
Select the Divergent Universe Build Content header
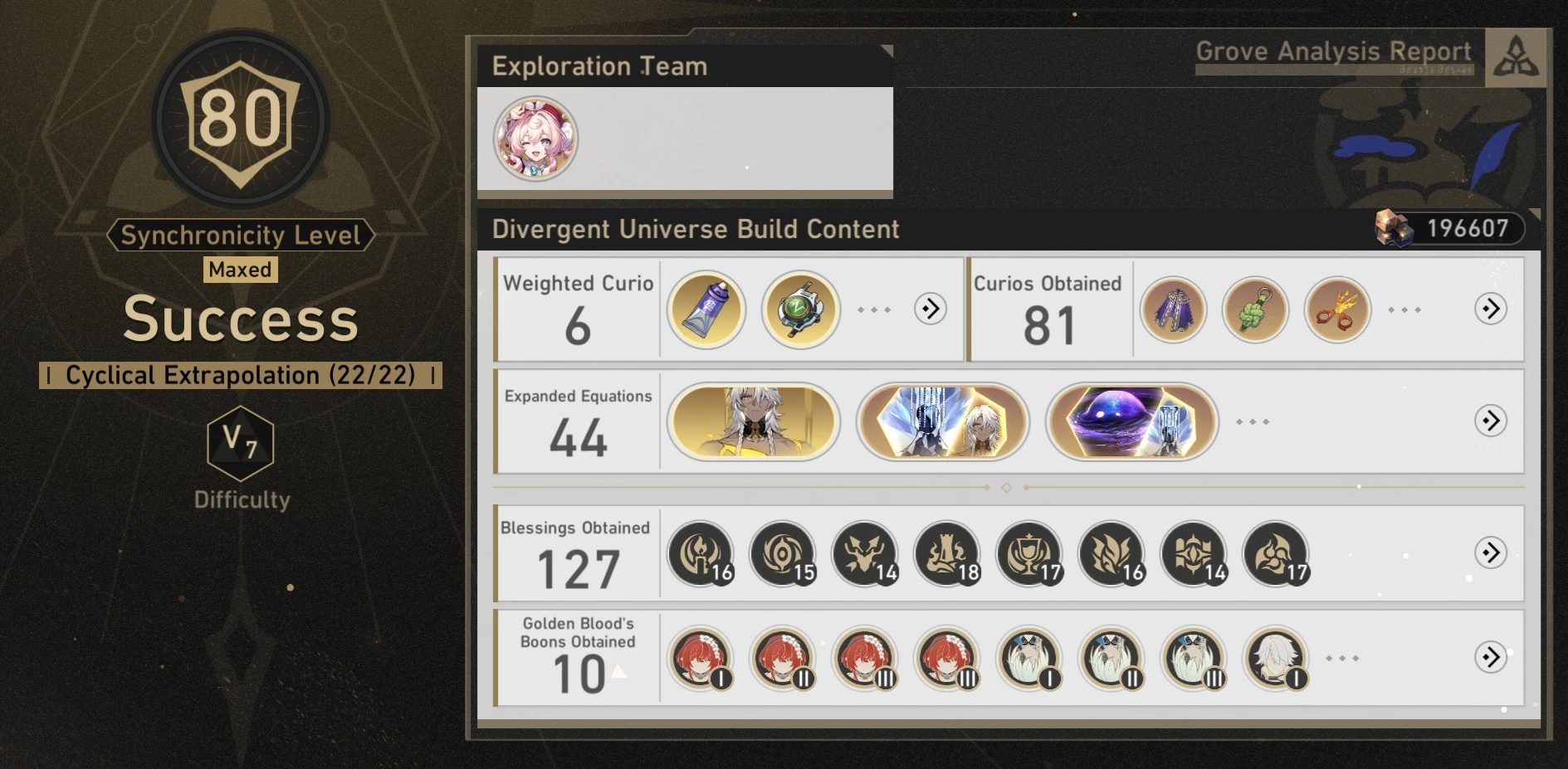[695, 229]
